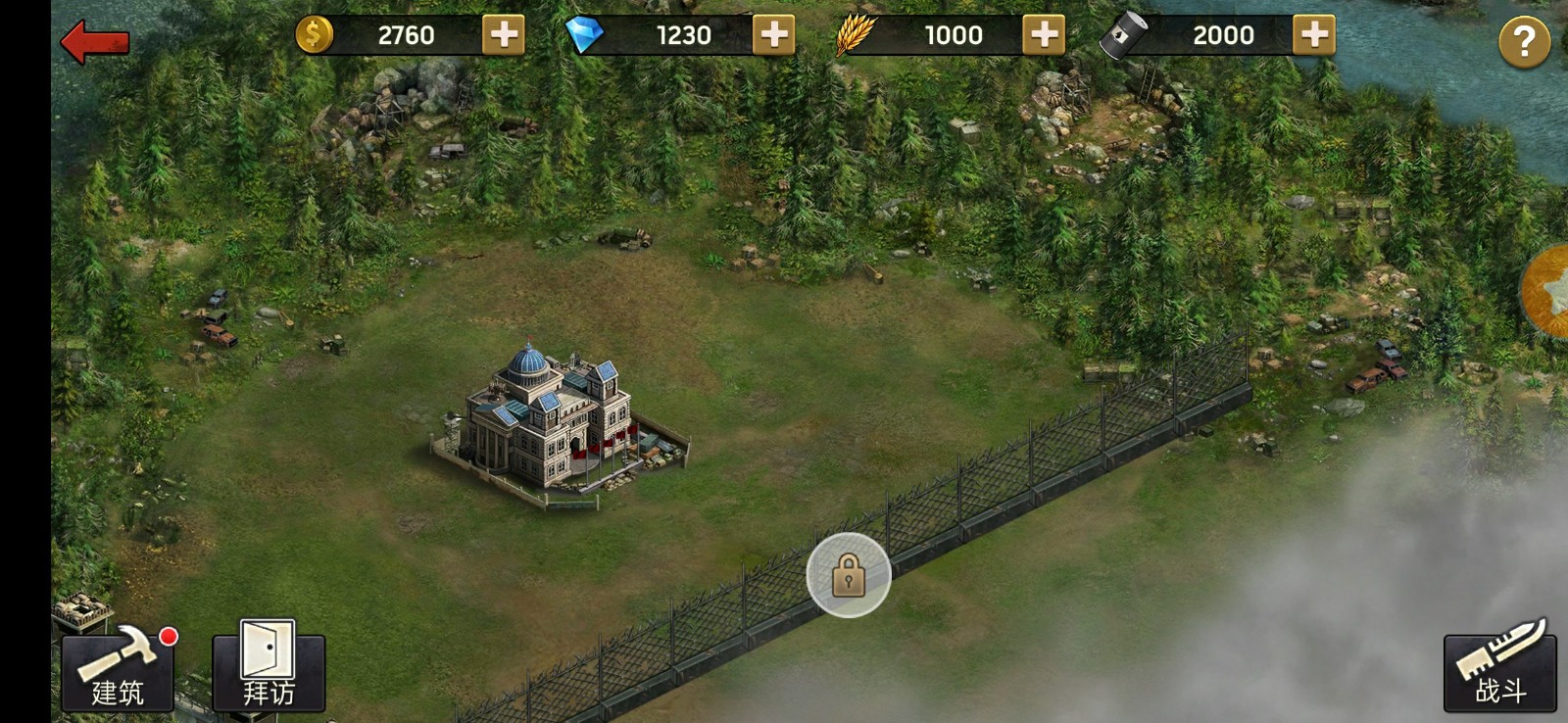
Task: Click the red notification dot on 建筑
Action: click(171, 637)
